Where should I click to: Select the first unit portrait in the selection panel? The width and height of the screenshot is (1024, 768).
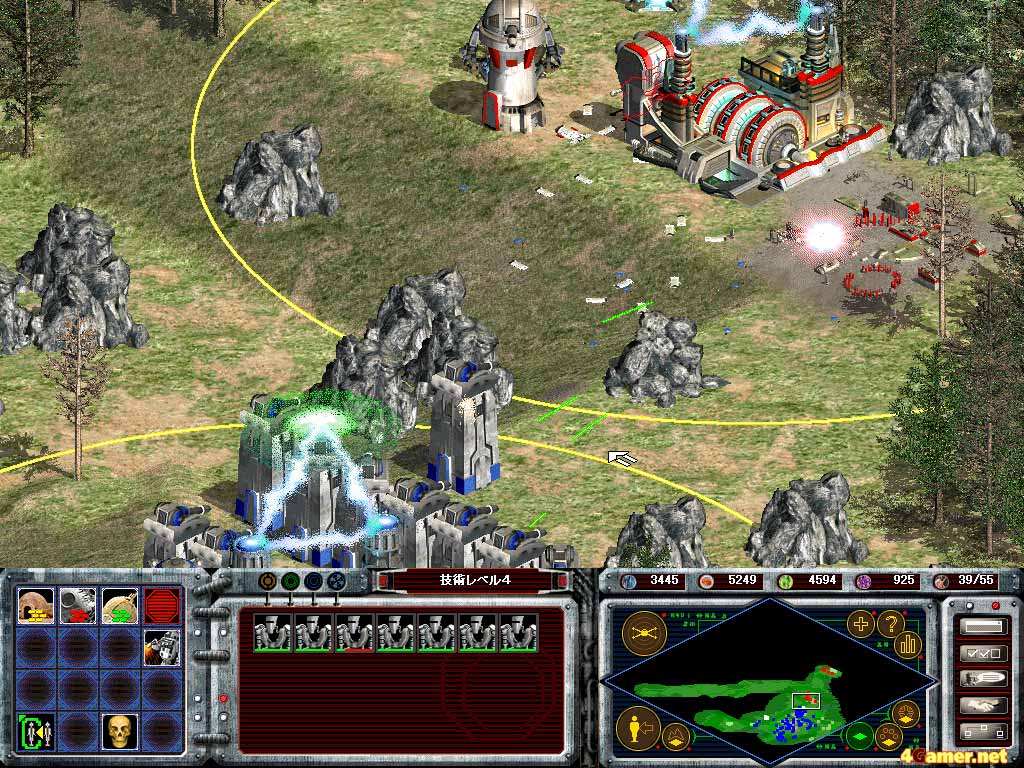pyautogui.click(x=272, y=633)
